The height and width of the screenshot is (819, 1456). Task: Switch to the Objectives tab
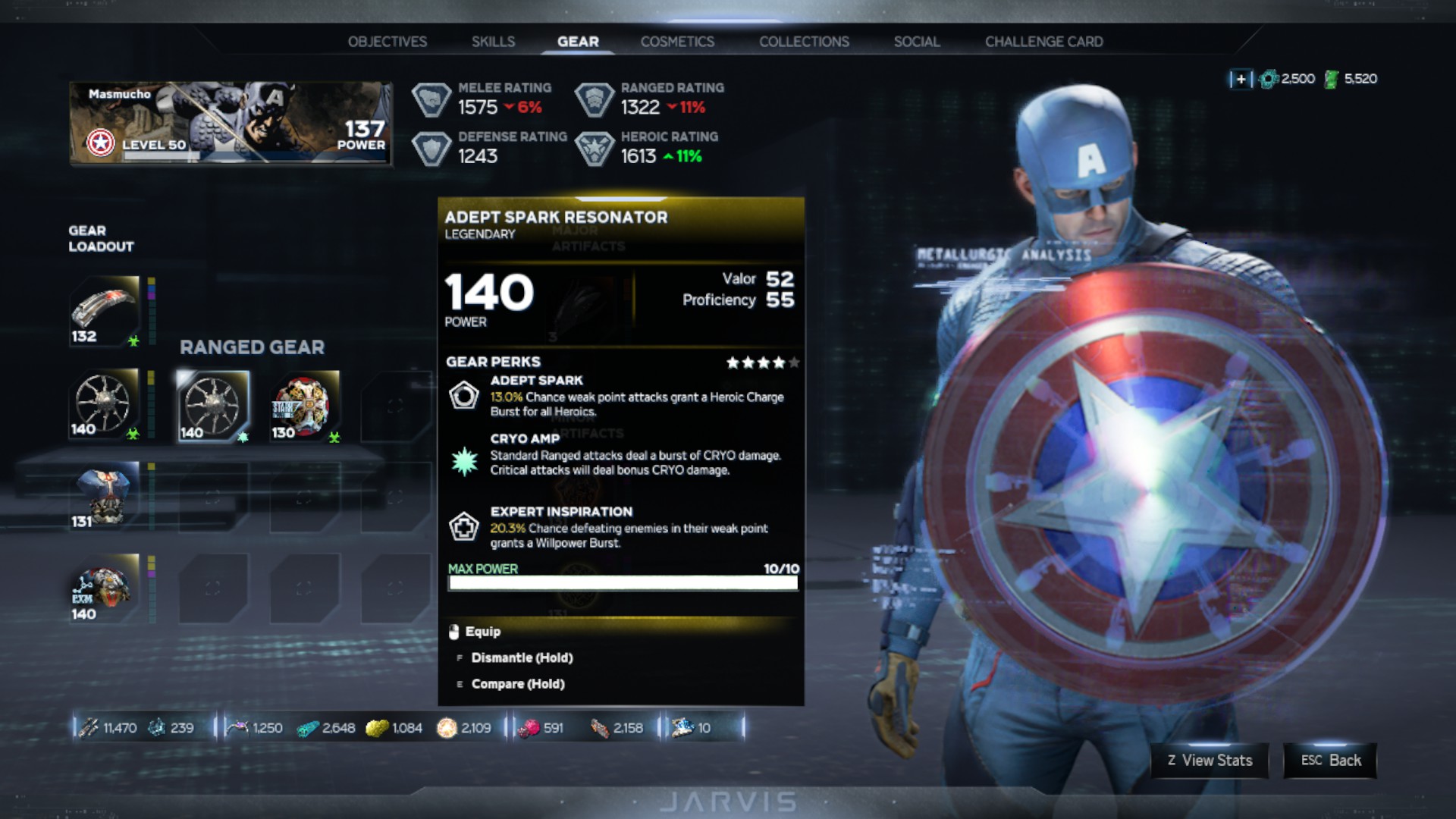click(387, 42)
